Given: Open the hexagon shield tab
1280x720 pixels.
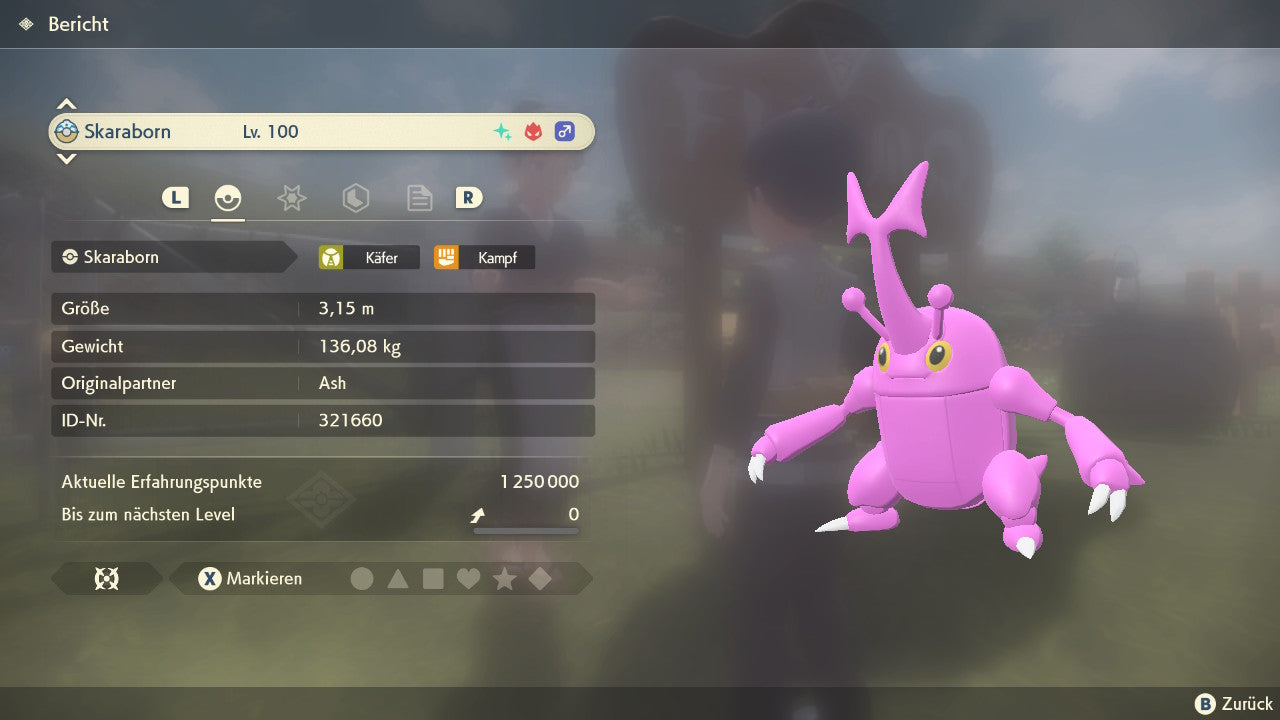Looking at the screenshot, I should pos(355,198).
